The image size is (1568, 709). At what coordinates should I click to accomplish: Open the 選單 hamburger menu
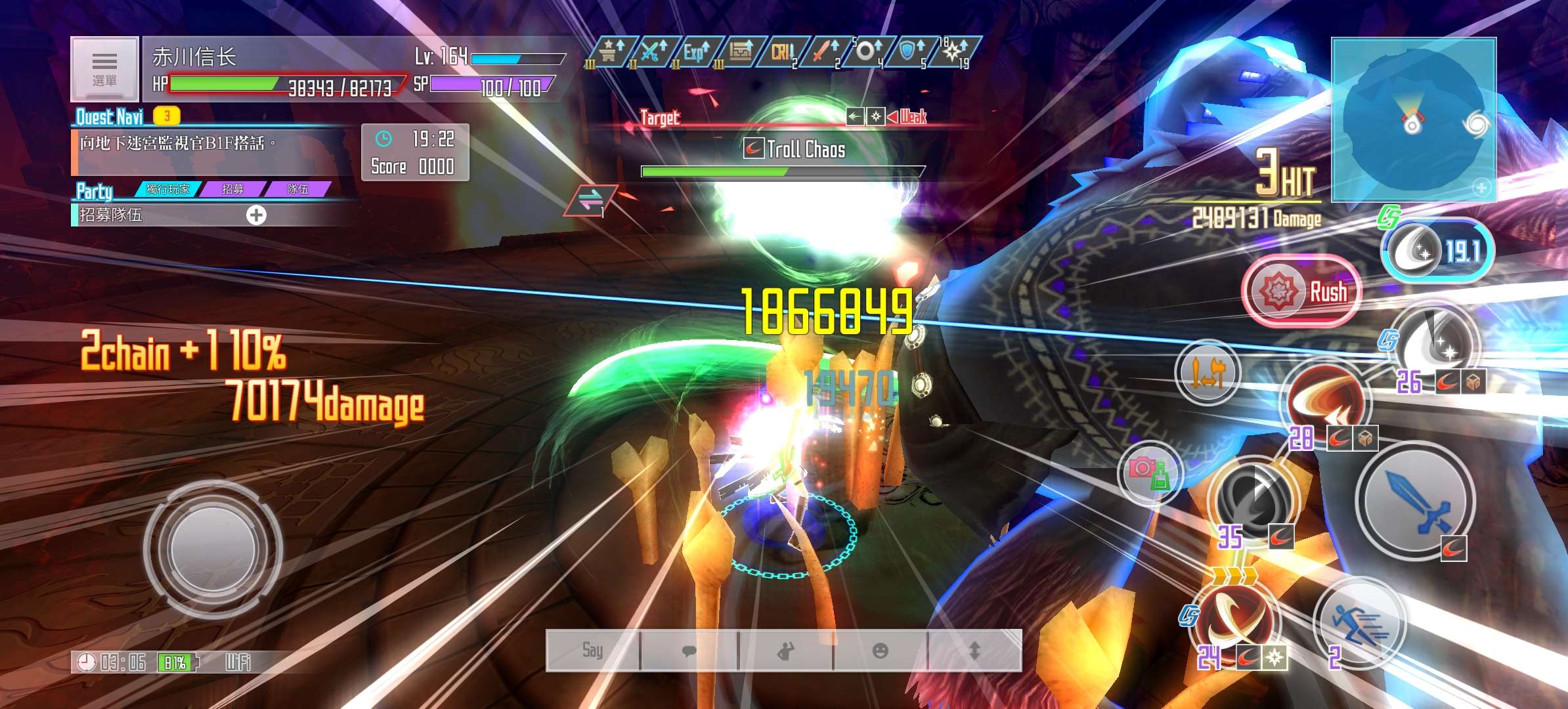(104, 69)
